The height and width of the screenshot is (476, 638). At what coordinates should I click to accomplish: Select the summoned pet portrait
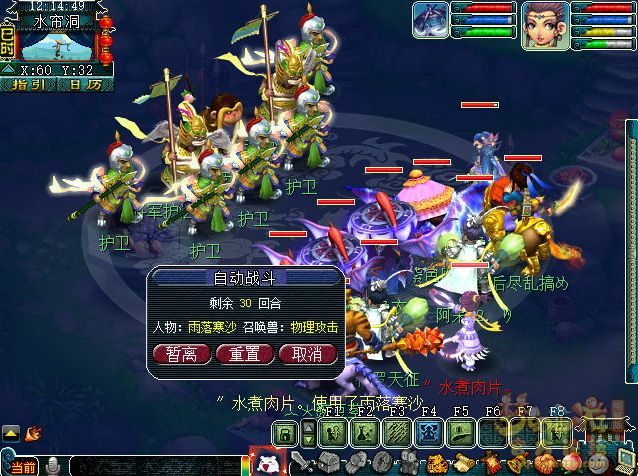(x=430, y=21)
